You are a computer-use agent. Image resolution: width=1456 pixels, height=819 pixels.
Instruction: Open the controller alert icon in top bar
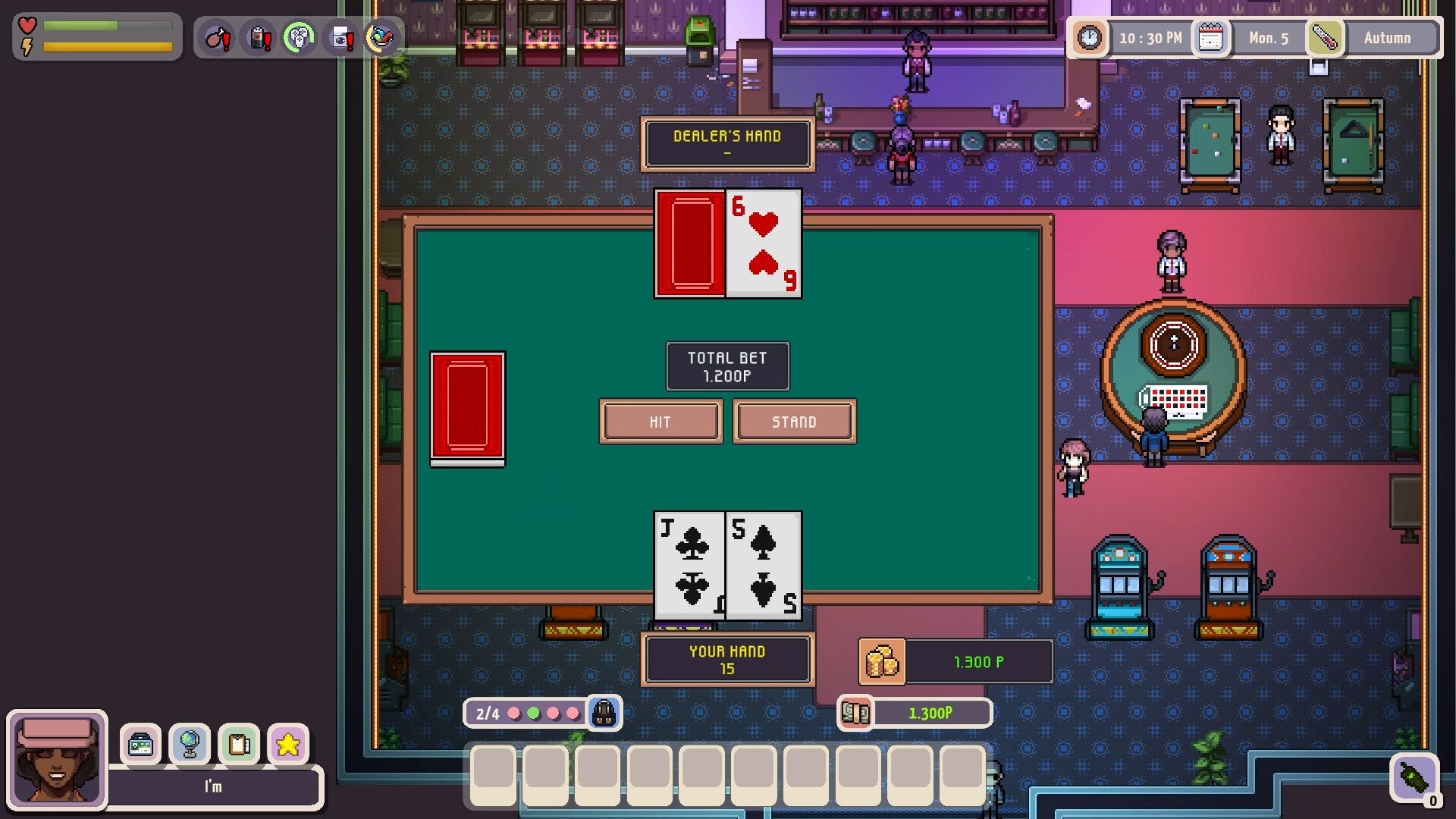pos(300,35)
